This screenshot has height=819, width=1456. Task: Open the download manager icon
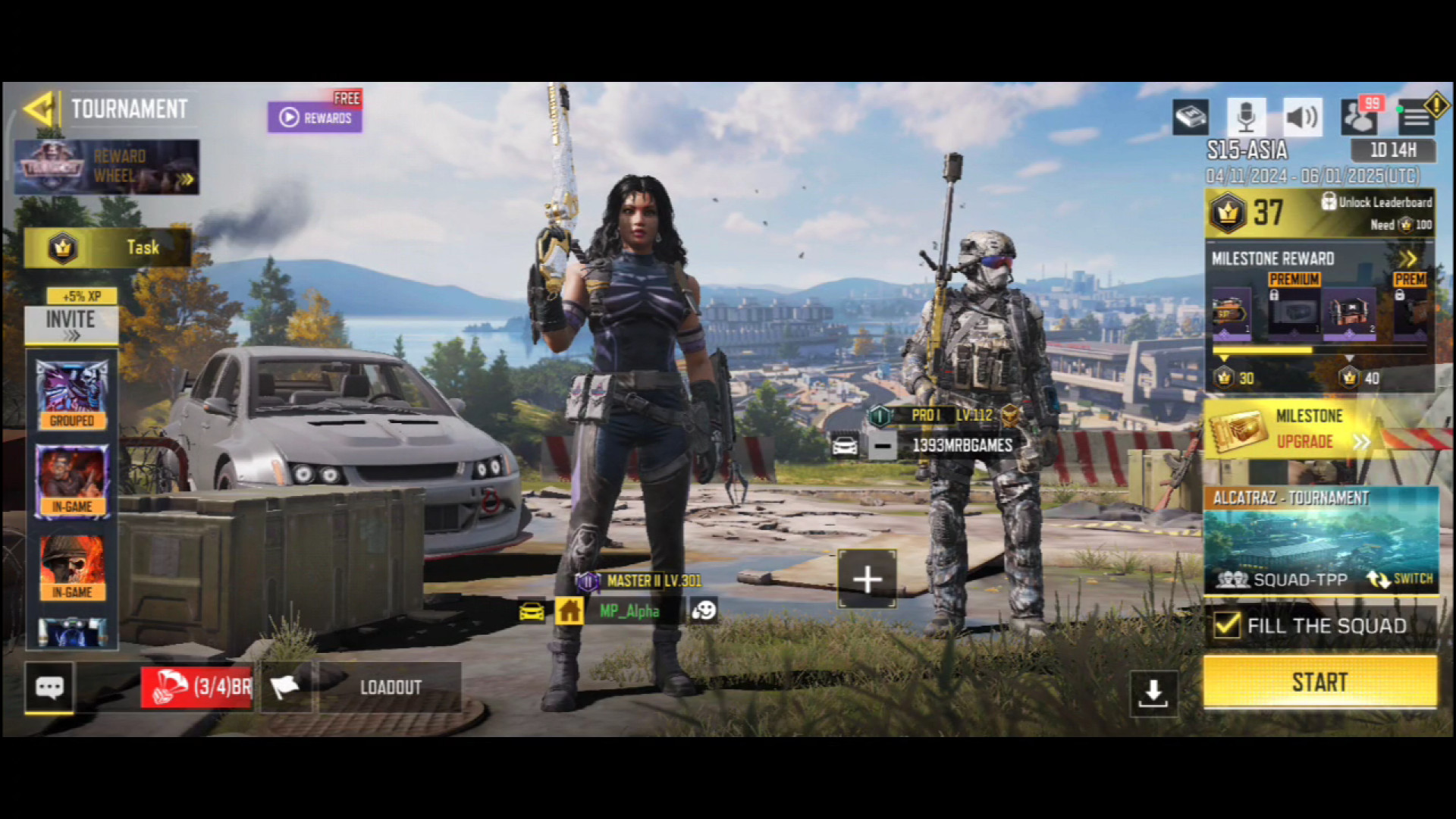tap(1153, 692)
